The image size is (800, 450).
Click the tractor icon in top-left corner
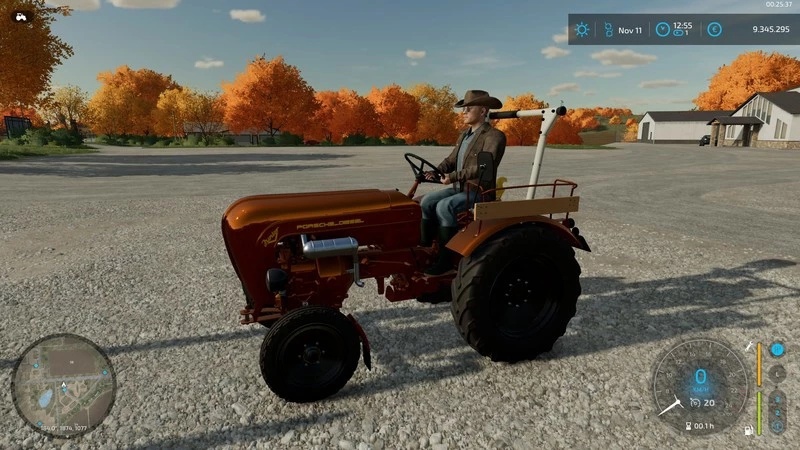click(21, 15)
